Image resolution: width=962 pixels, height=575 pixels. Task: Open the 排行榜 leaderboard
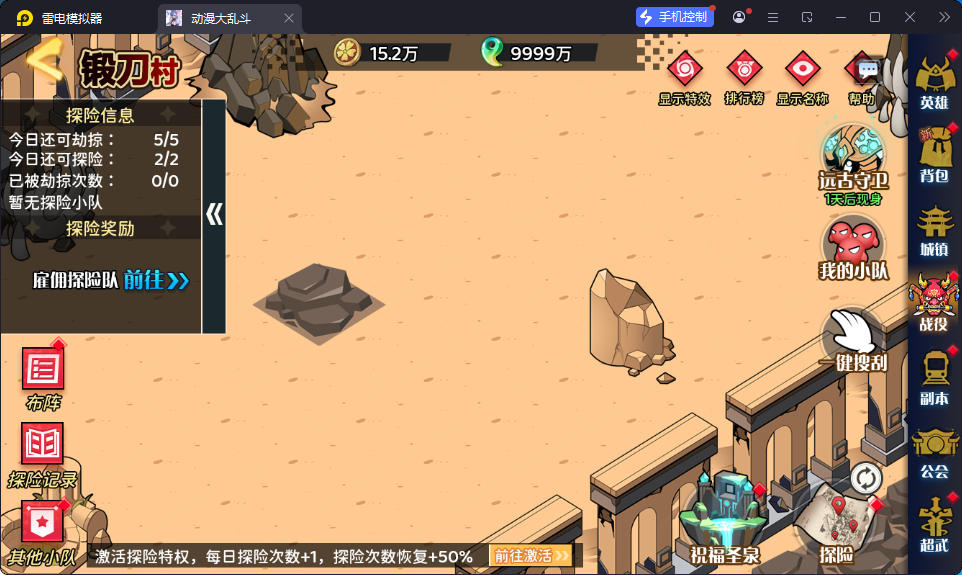744,71
